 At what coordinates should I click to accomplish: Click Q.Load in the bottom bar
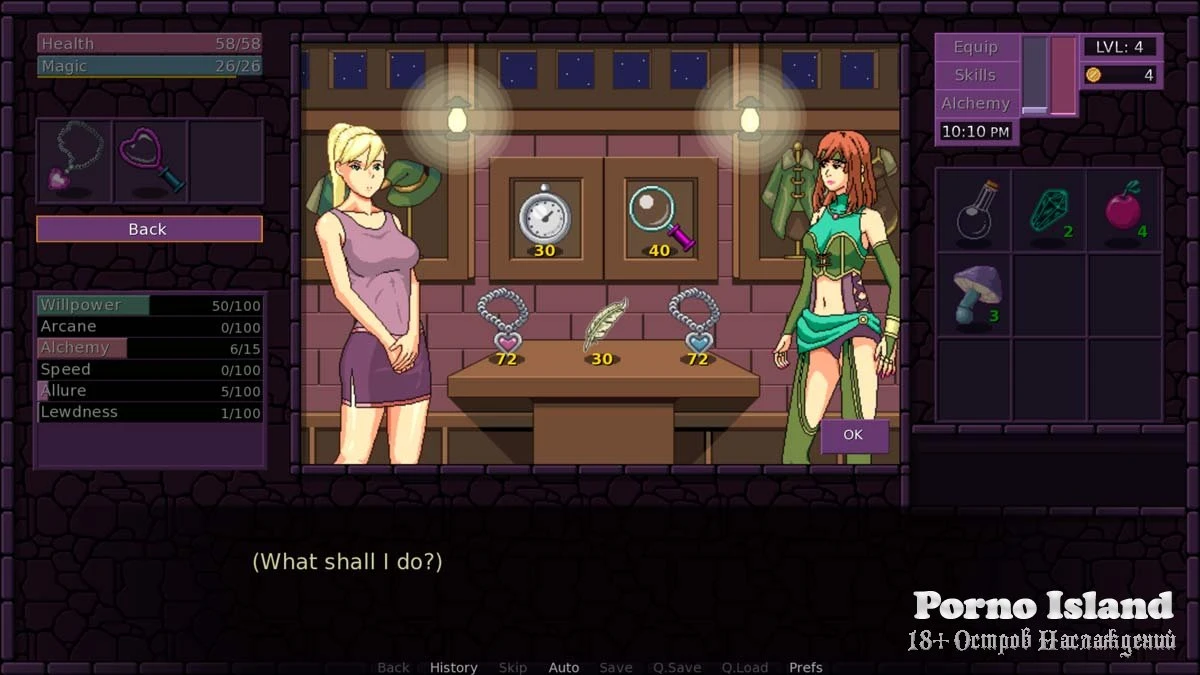click(744, 667)
